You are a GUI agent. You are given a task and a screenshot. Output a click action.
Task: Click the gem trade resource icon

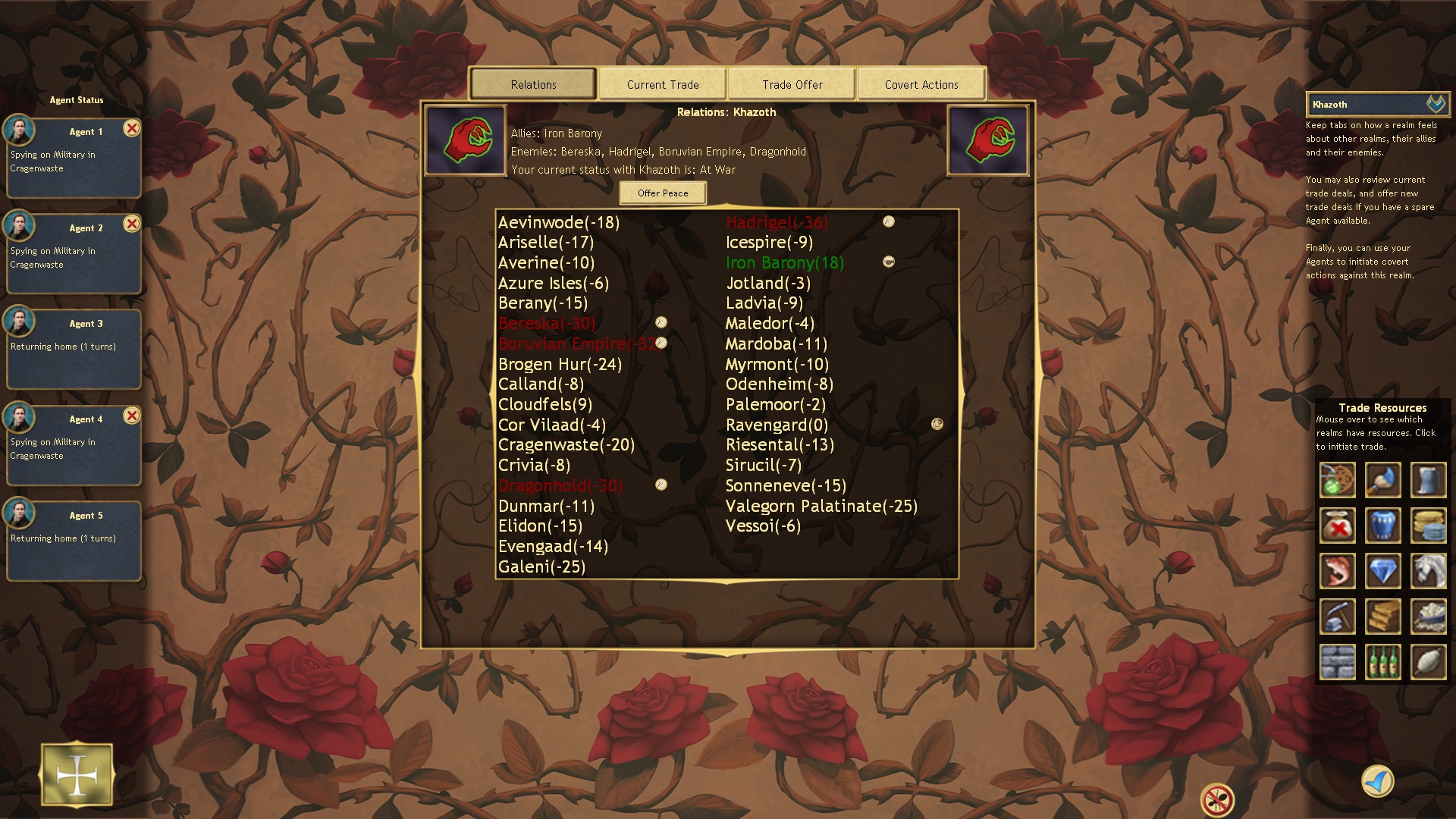click(x=1382, y=571)
